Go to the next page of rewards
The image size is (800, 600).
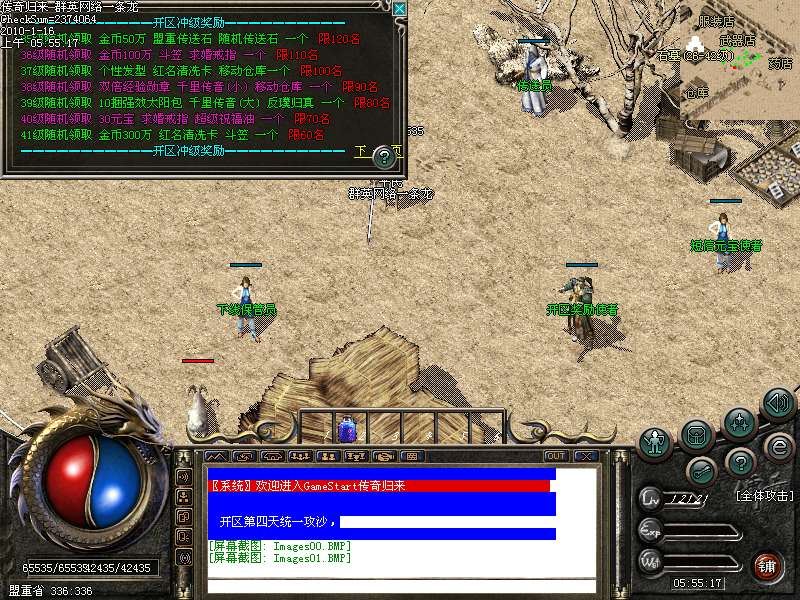[x=362, y=152]
